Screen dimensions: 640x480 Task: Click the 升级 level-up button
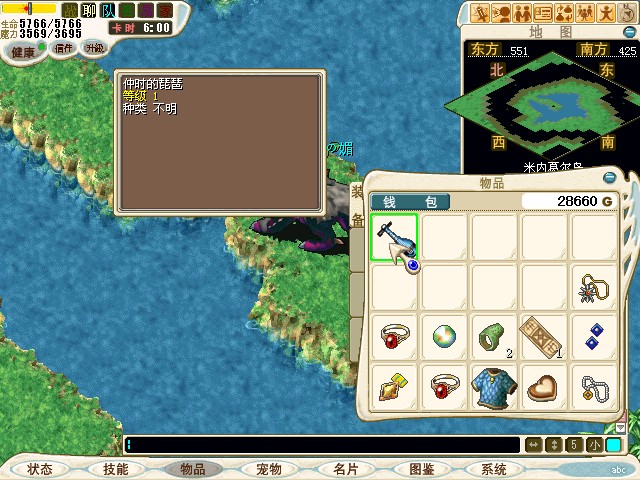(94, 47)
